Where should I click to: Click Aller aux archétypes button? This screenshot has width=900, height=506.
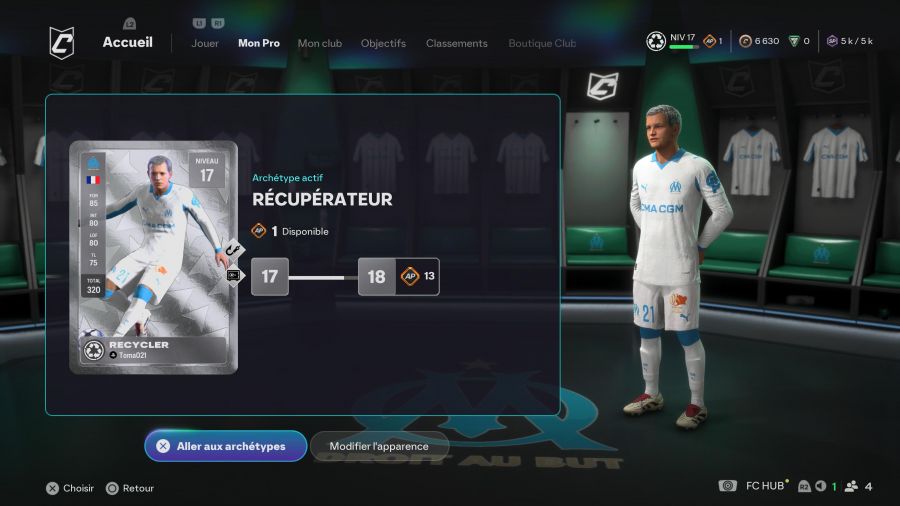225,446
